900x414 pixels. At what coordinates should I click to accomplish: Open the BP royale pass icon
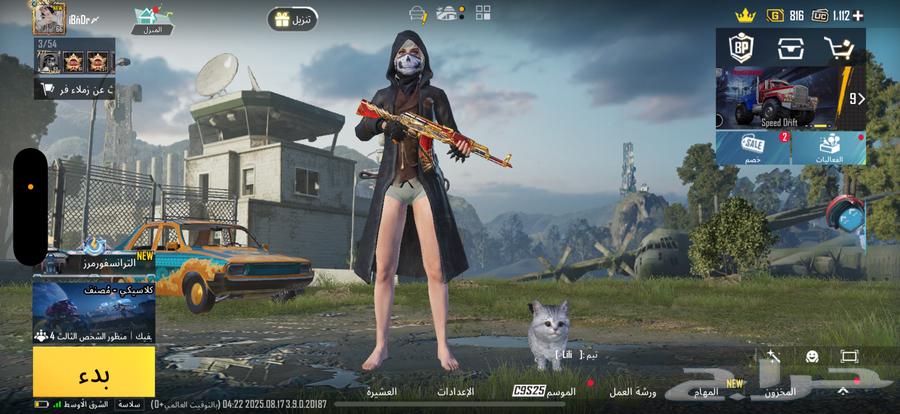741,48
